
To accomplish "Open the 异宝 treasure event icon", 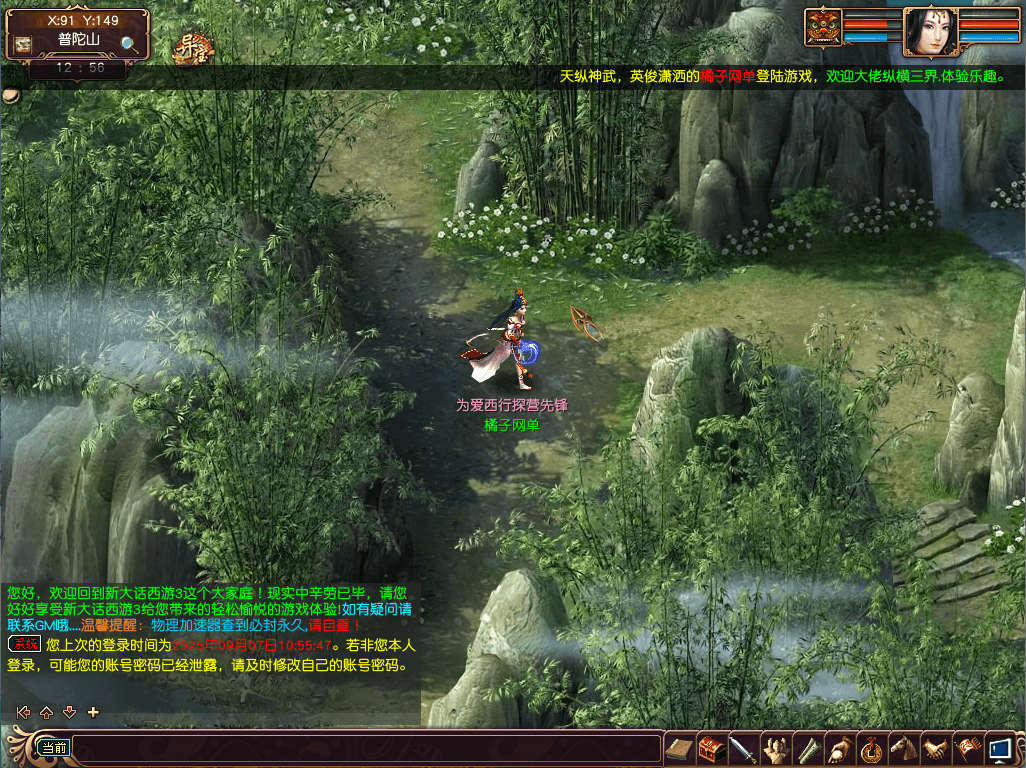I will coord(193,48).
